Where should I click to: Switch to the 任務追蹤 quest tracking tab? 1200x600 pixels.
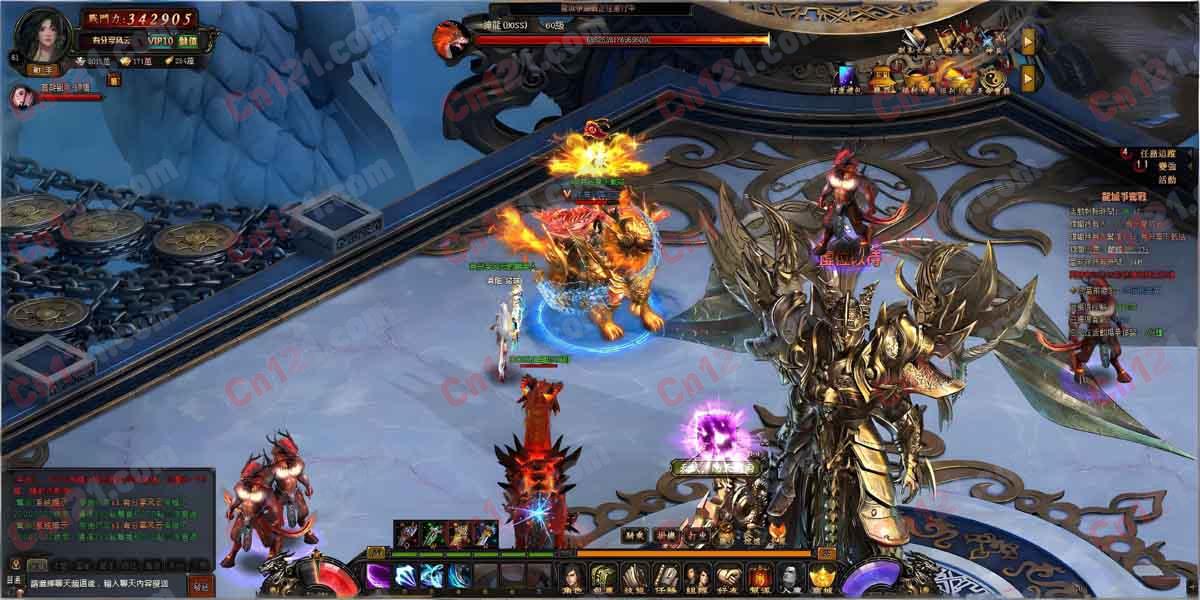1156,154
